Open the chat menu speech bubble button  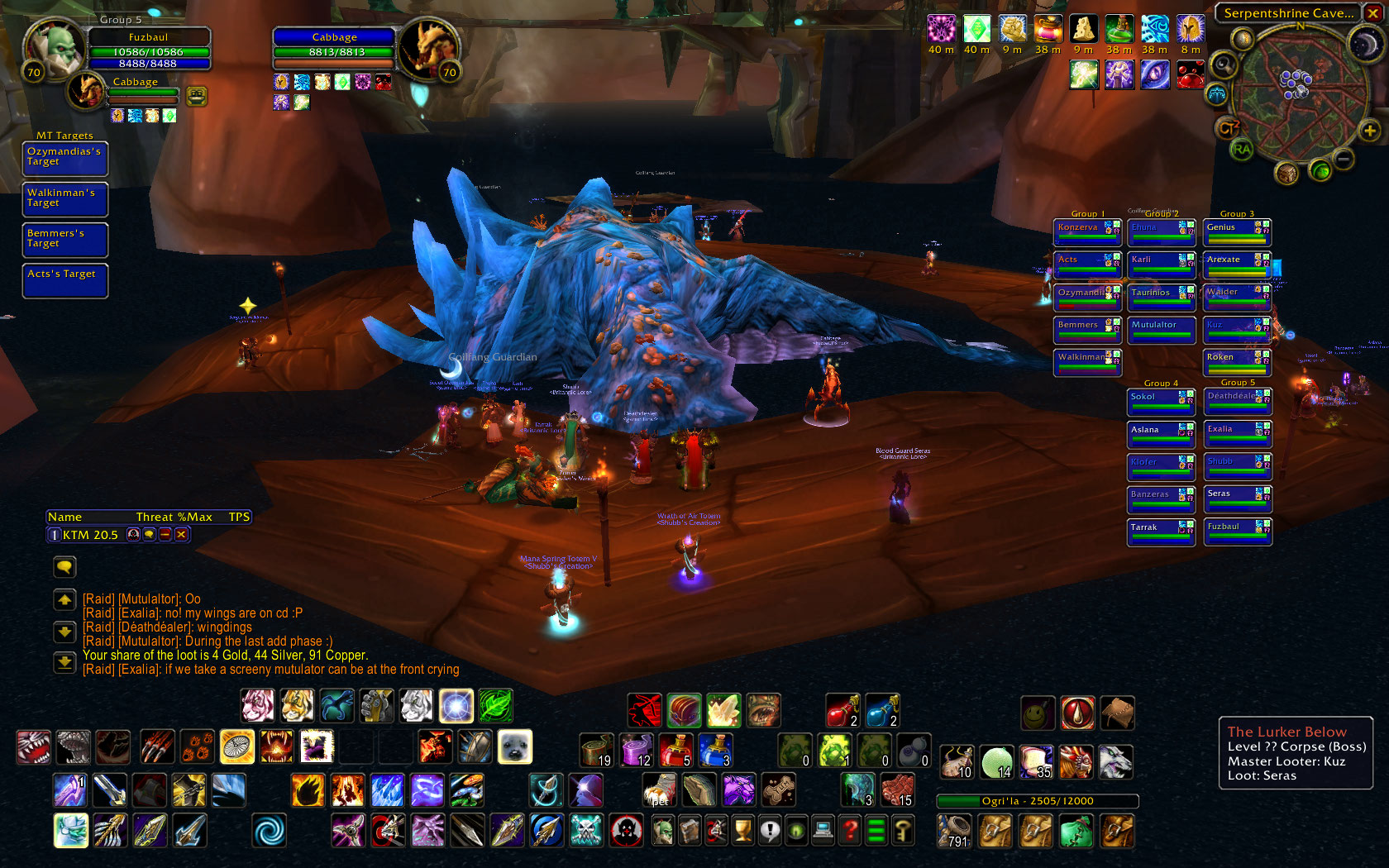pyautogui.click(x=64, y=566)
